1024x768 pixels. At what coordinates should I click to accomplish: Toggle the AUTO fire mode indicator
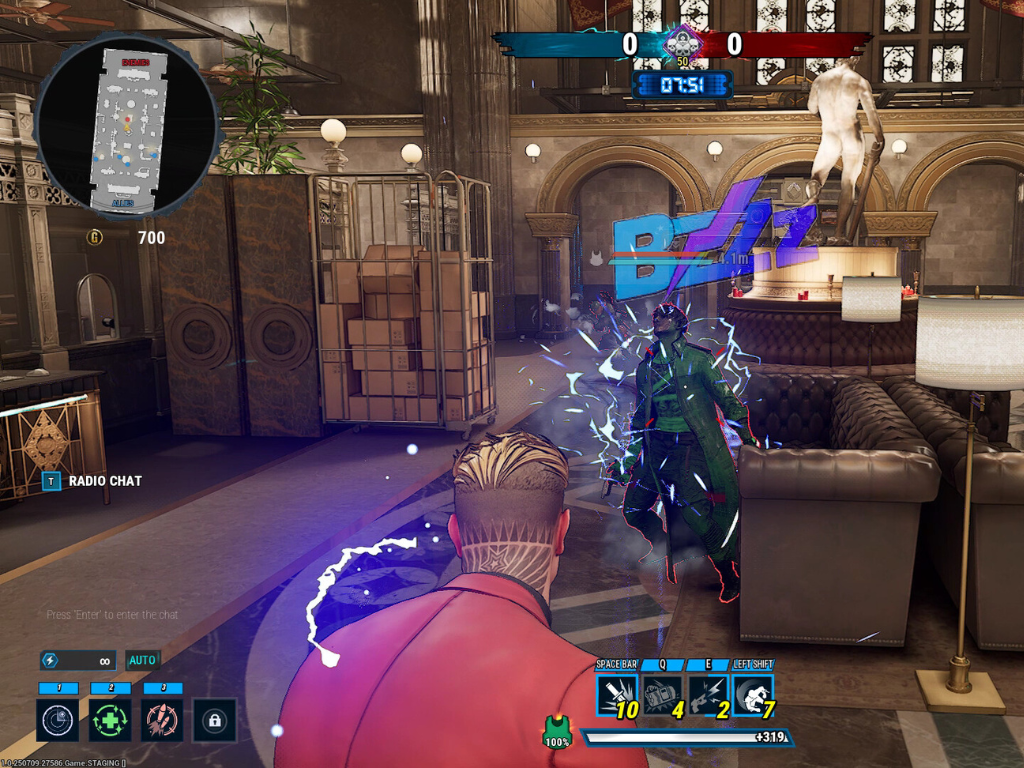[x=142, y=660]
